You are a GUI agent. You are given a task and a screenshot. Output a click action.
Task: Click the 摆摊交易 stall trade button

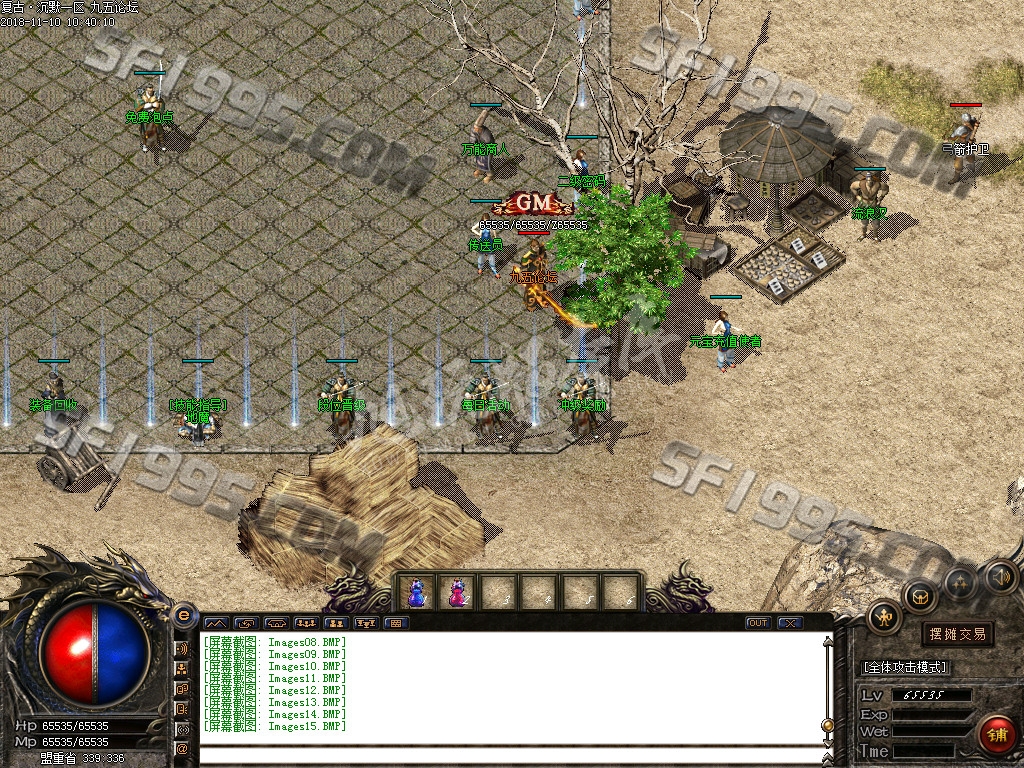(957, 634)
